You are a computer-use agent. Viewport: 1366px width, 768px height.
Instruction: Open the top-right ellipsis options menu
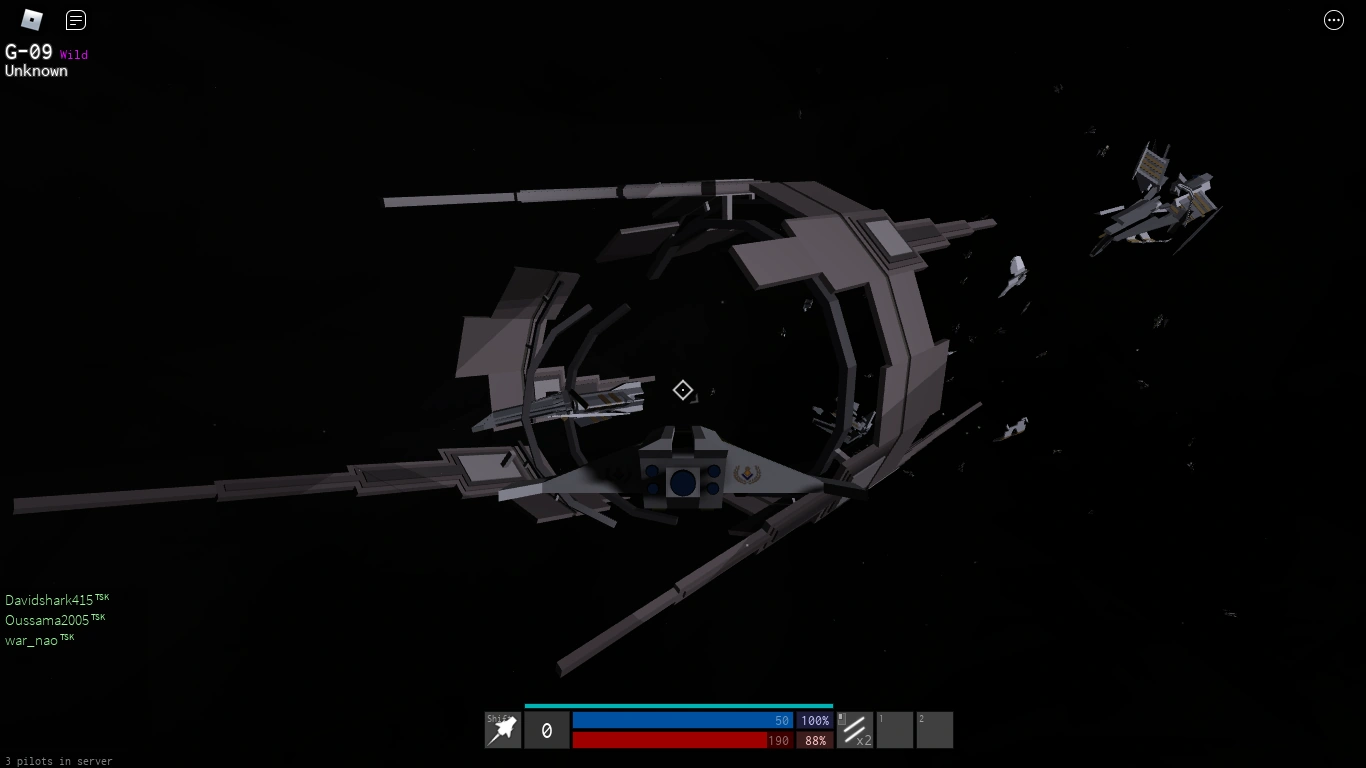[x=1333, y=20]
